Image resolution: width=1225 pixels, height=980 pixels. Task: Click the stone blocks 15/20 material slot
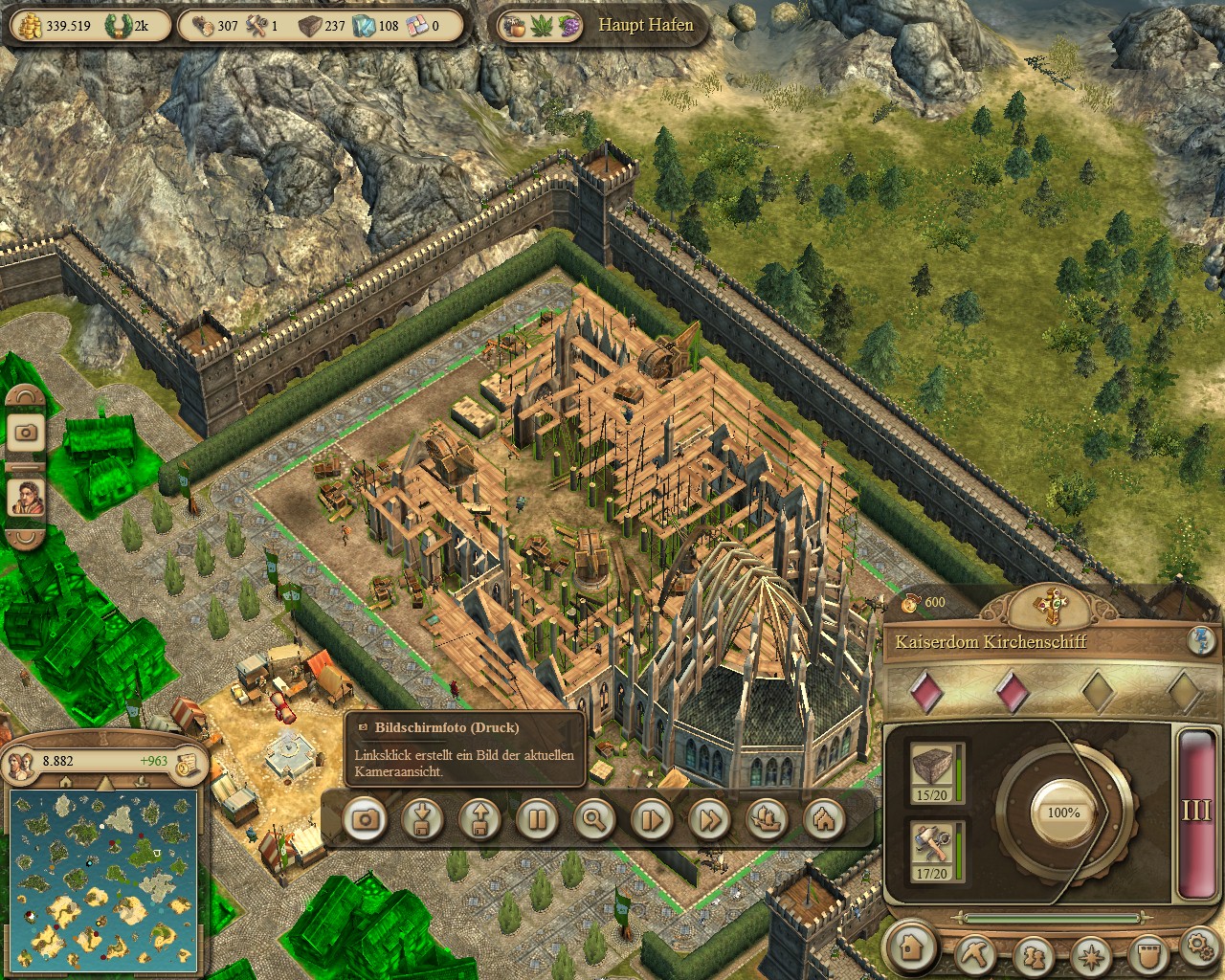(x=933, y=772)
